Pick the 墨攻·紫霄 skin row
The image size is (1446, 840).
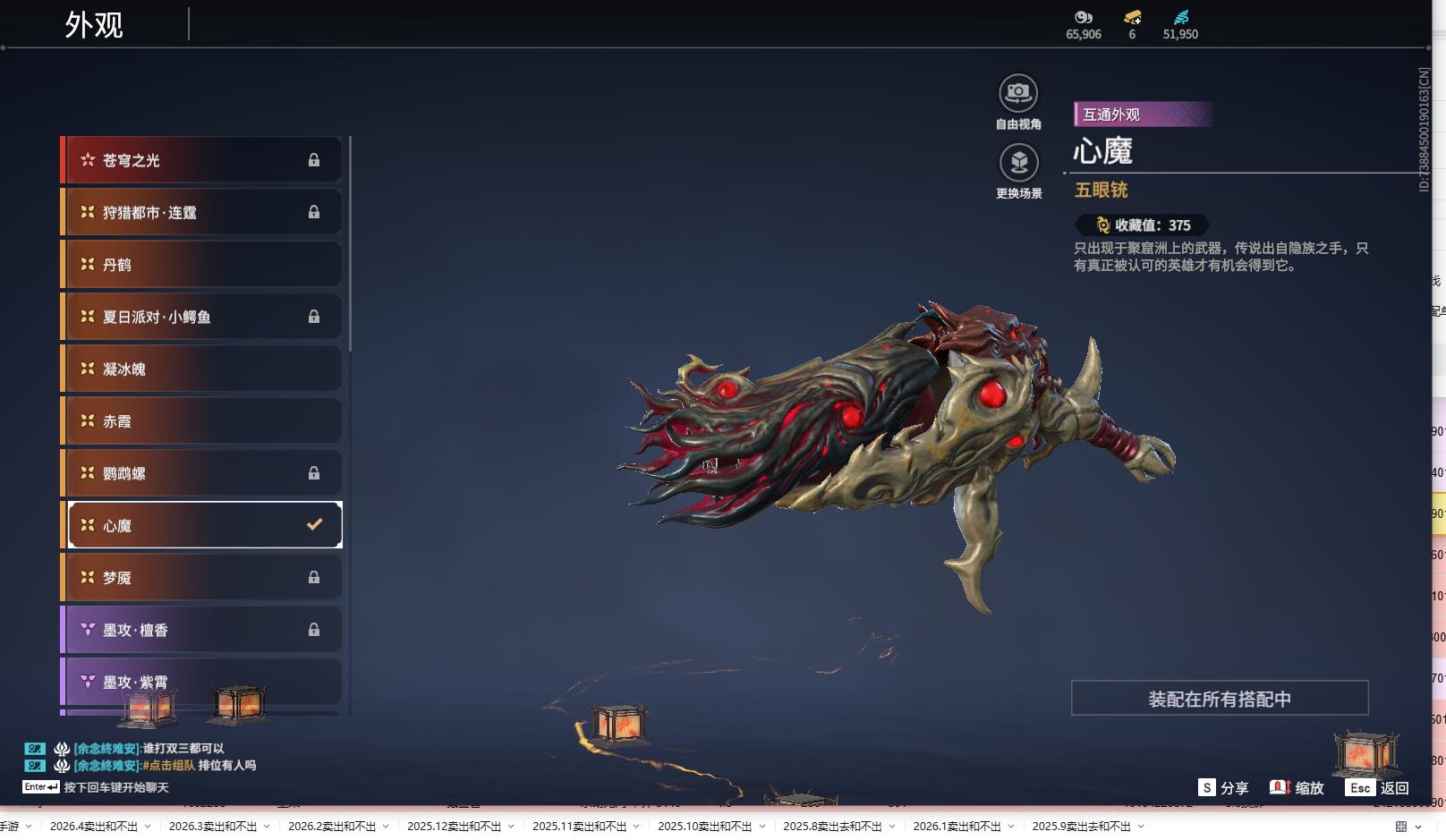pyautogui.click(x=202, y=682)
